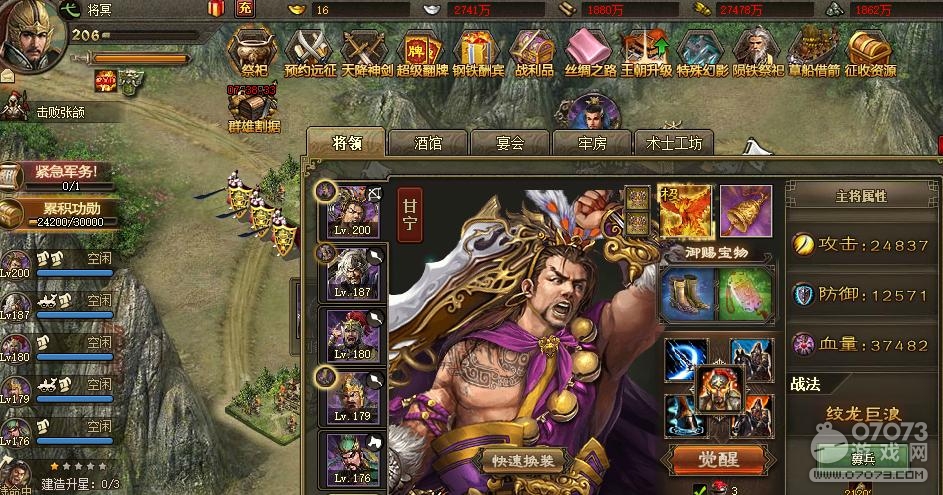Click the red 充 recharge button
This screenshot has height=495, width=943.
click(x=246, y=9)
